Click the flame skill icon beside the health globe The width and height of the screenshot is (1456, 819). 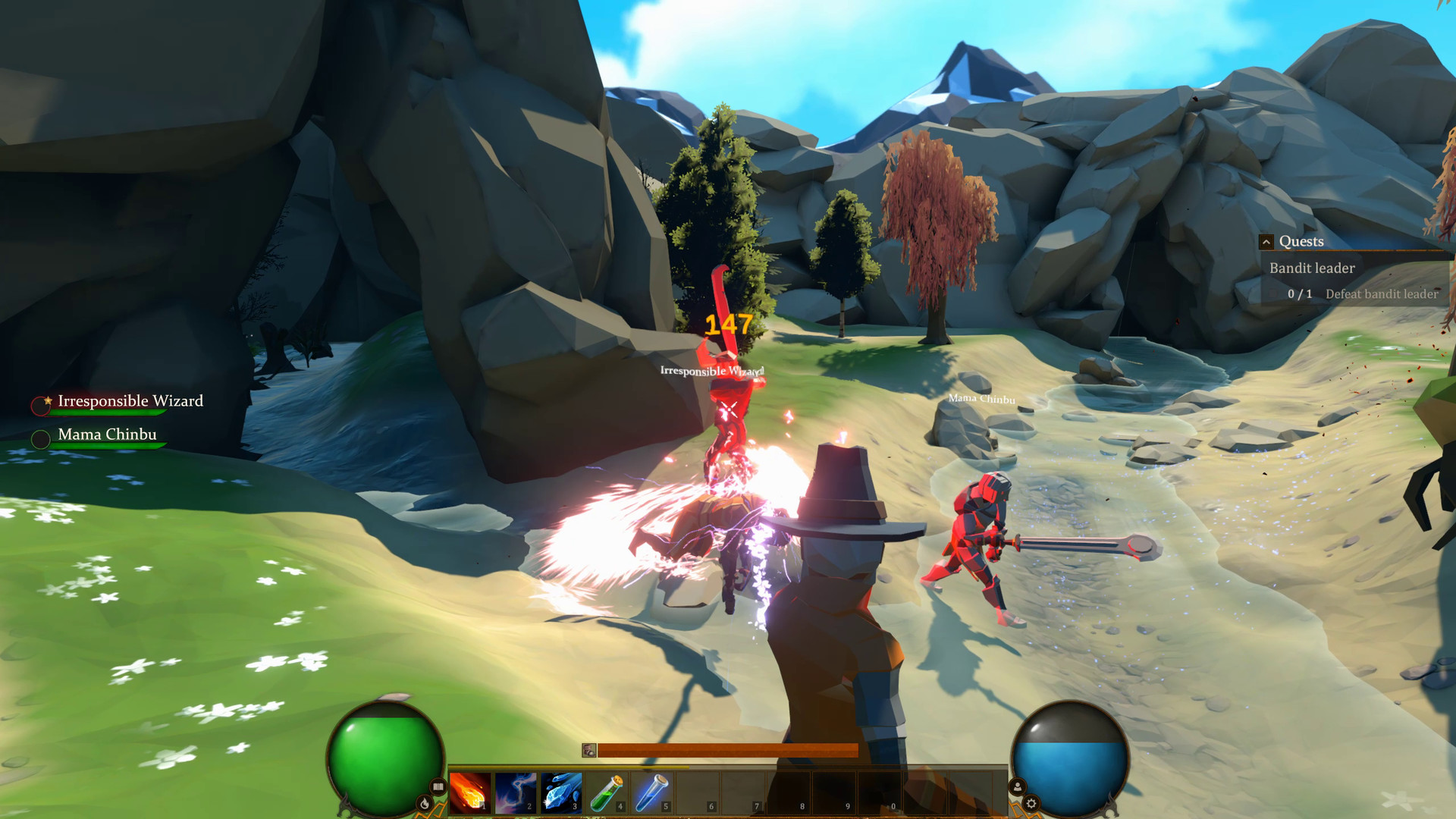coord(425,802)
